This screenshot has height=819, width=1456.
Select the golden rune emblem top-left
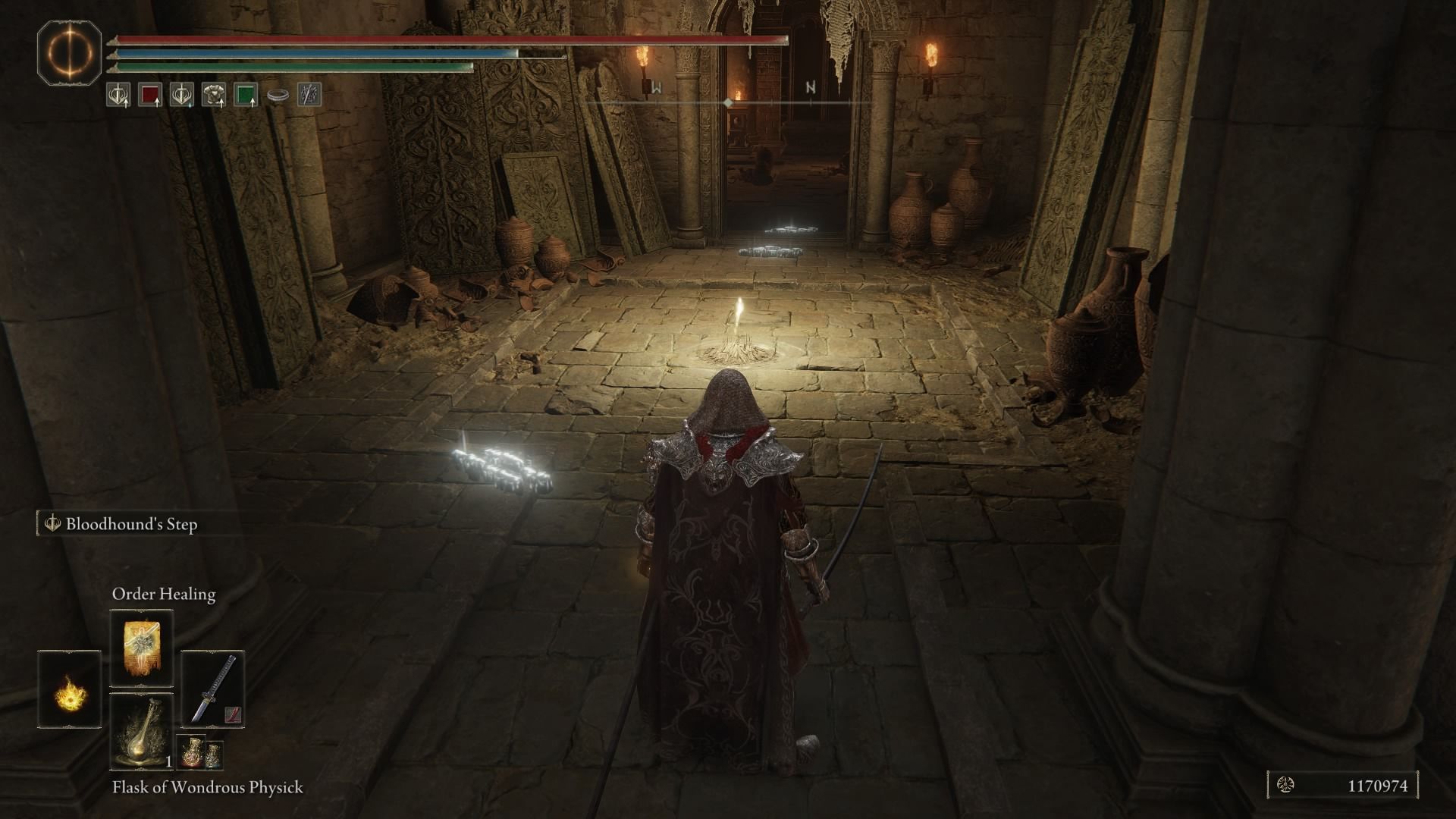[x=71, y=55]
